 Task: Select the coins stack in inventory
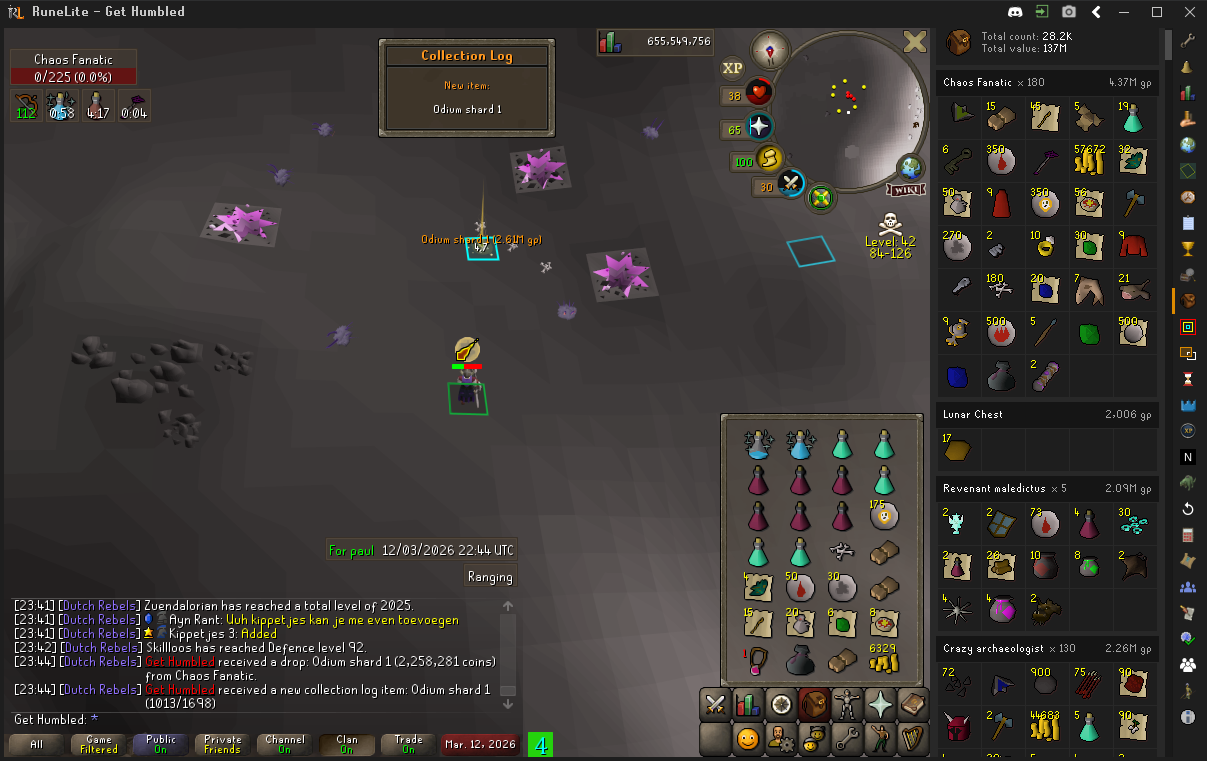[x=882, y=658]
